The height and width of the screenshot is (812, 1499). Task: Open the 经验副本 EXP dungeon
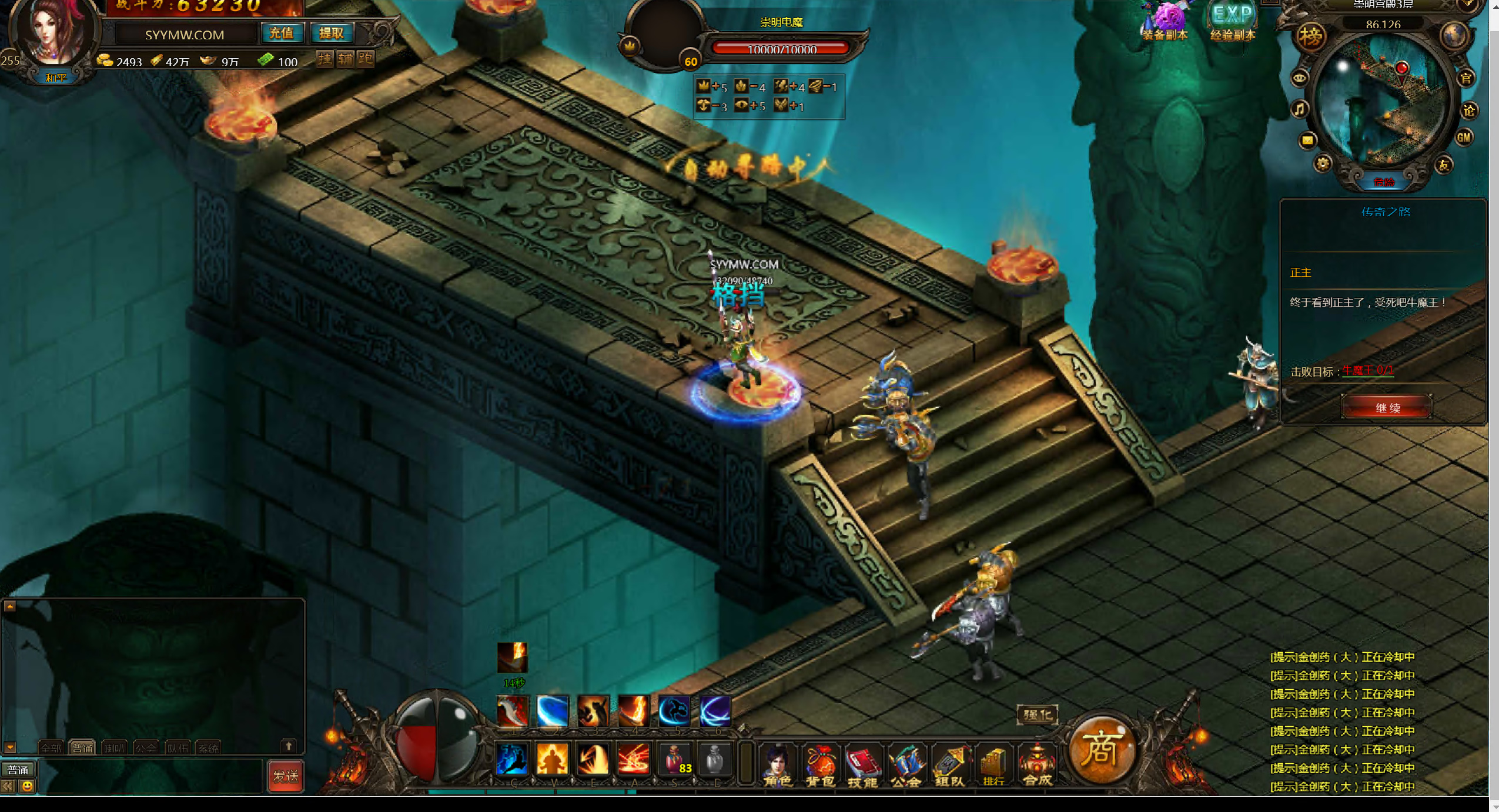tap(1233, 22)
